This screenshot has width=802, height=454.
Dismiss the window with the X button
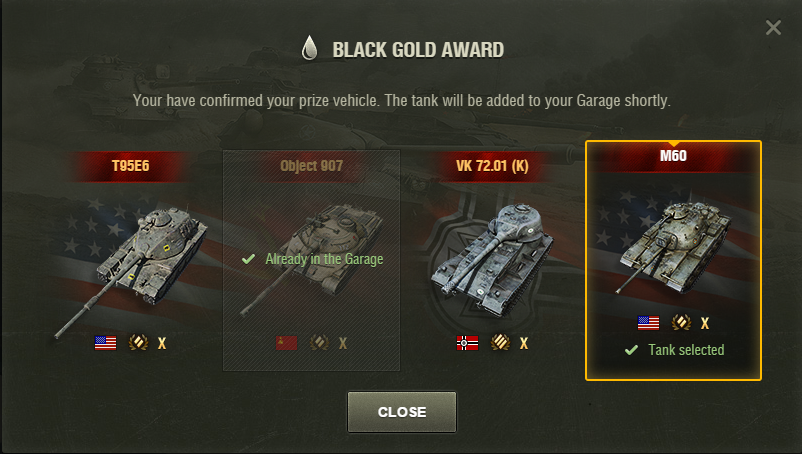click(x=773, y=28)
